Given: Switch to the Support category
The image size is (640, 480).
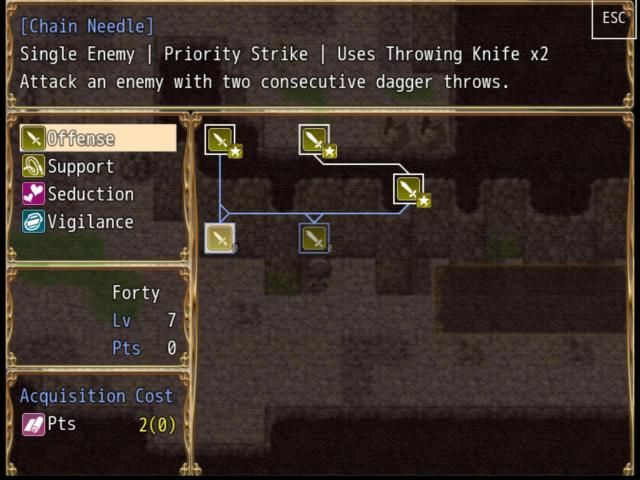Looking at the screenshot, I should coord(80,166).
